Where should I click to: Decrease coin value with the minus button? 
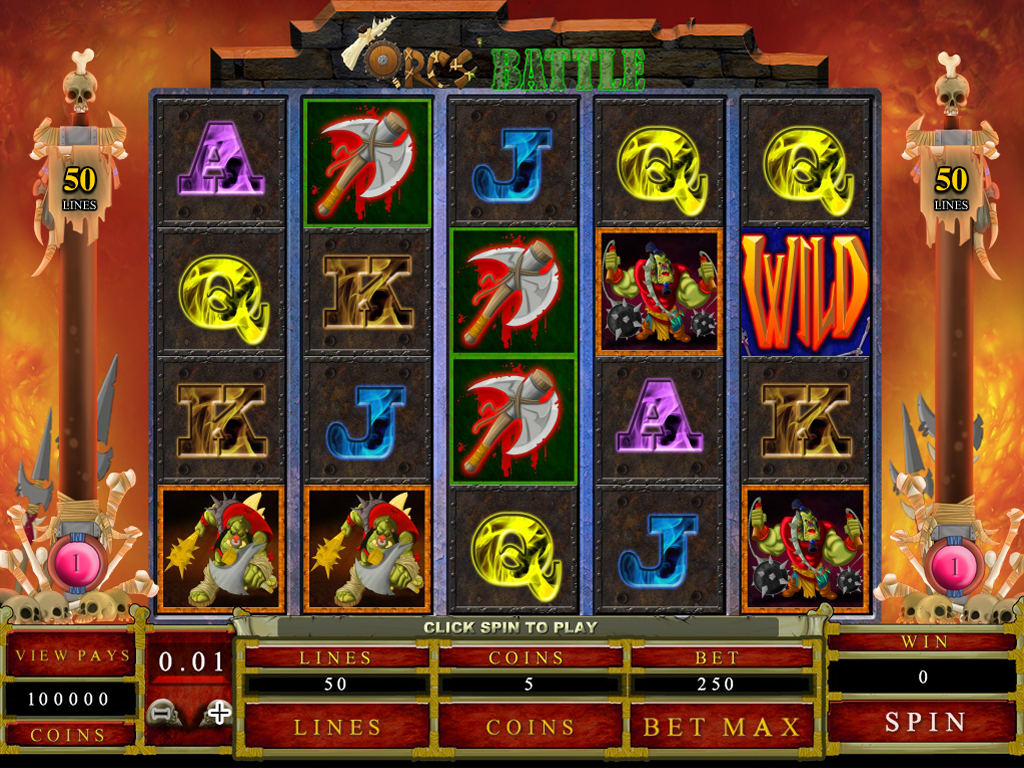coord(163,713)
